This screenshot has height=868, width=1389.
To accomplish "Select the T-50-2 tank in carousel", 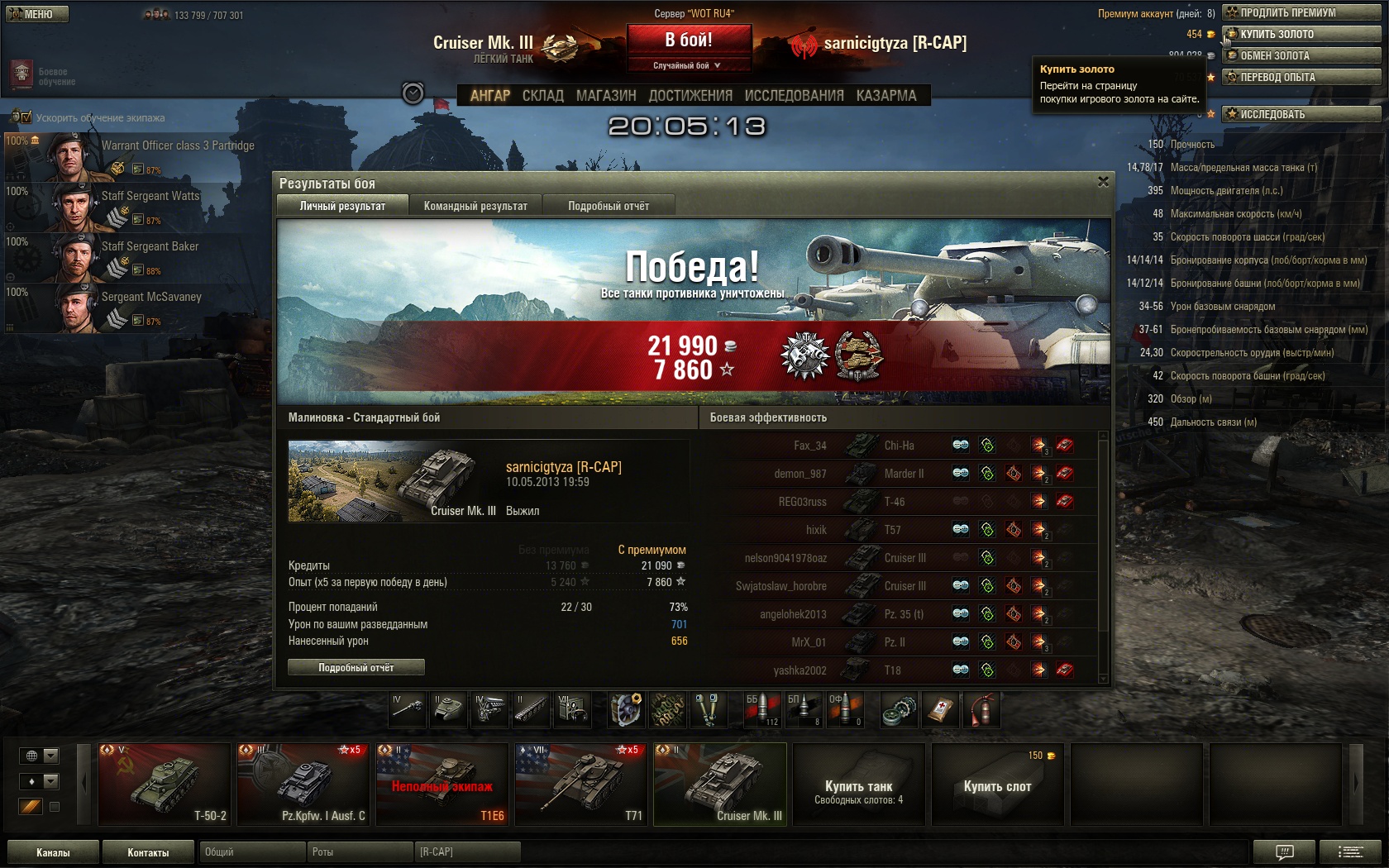I will pyautogui.click(x=165, y=784).
